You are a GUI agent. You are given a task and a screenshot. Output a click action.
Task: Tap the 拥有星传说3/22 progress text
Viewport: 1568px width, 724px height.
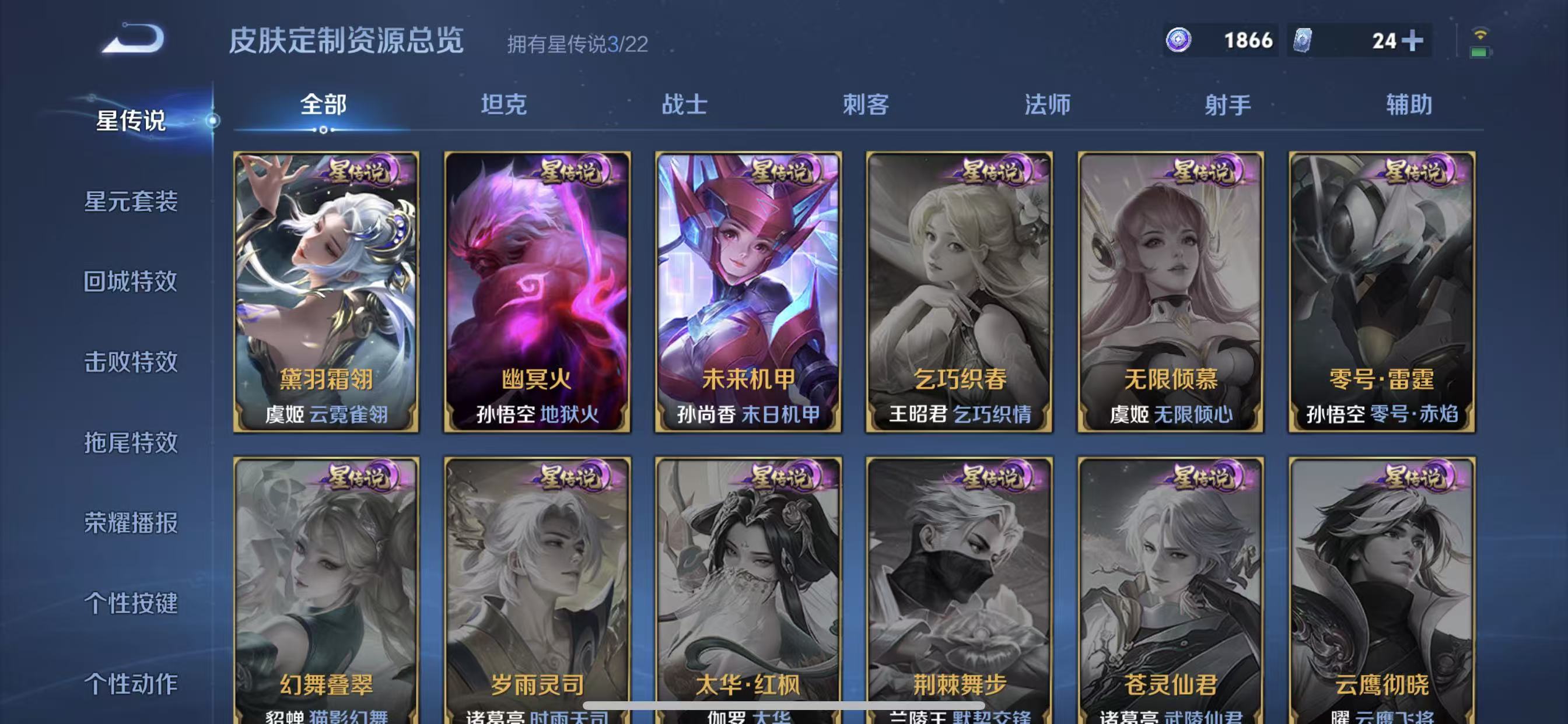[577, 43]
